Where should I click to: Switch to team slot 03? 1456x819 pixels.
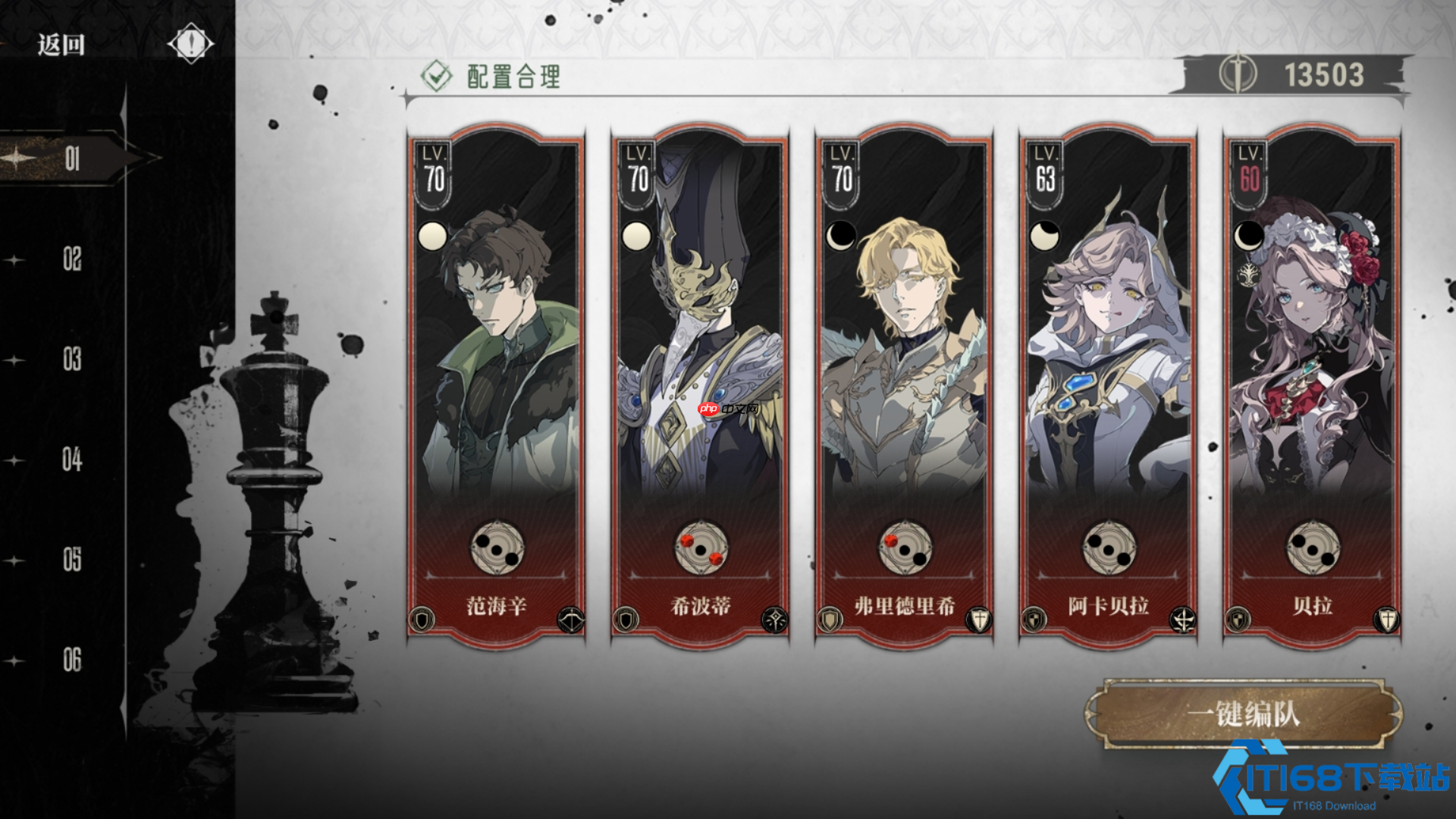[x=71, y=359]
